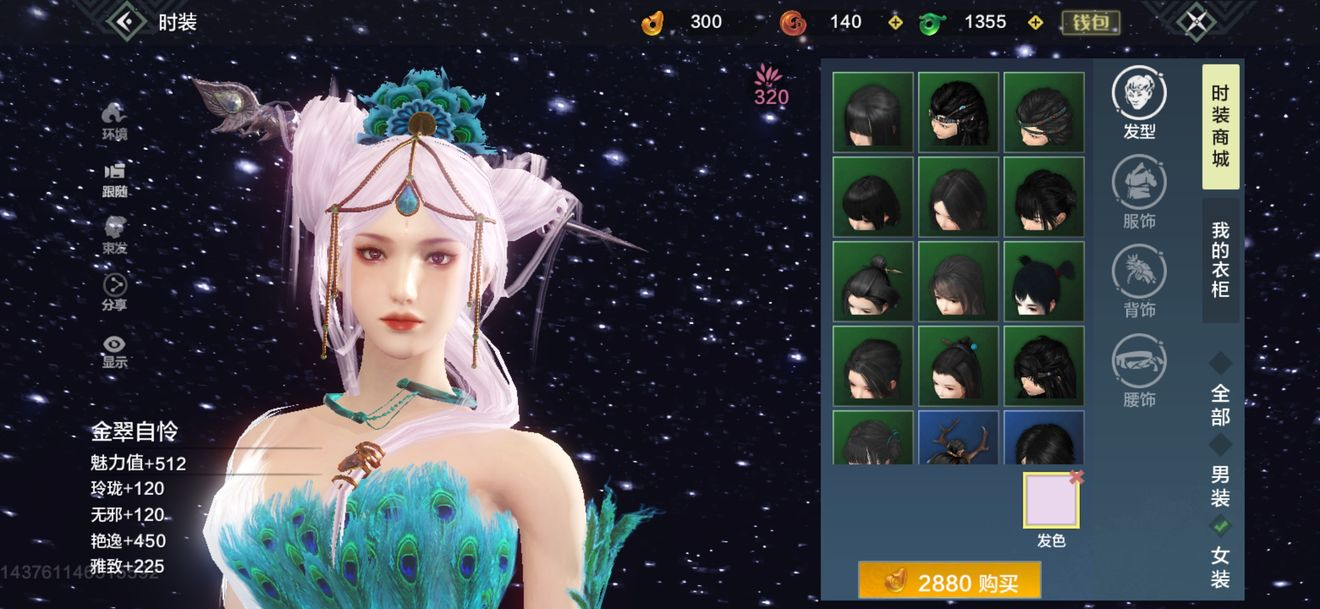1320x609 pixels.
Task: Go back from the 时装 screen
Action: (127, 21)
